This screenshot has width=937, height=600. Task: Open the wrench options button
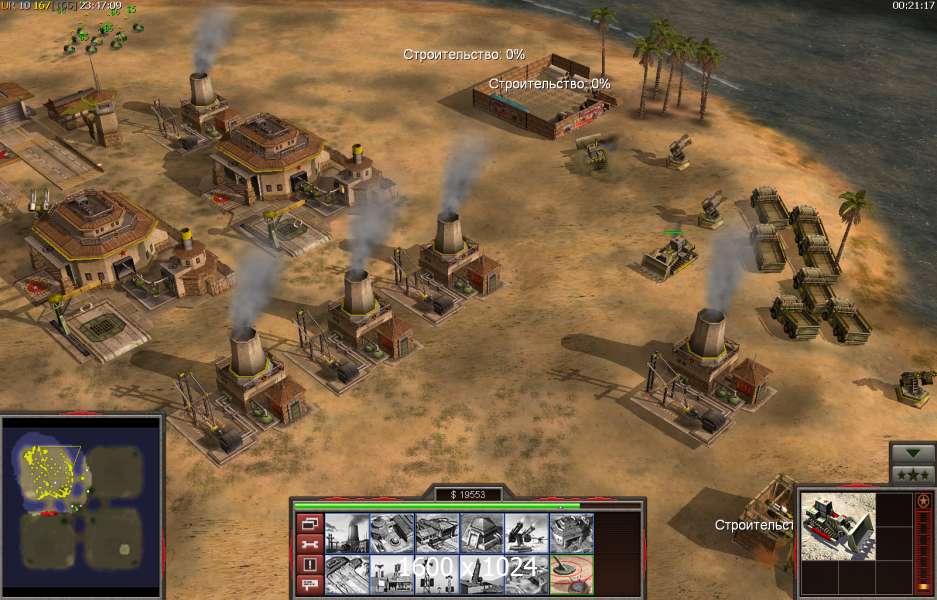click(309, 544)
